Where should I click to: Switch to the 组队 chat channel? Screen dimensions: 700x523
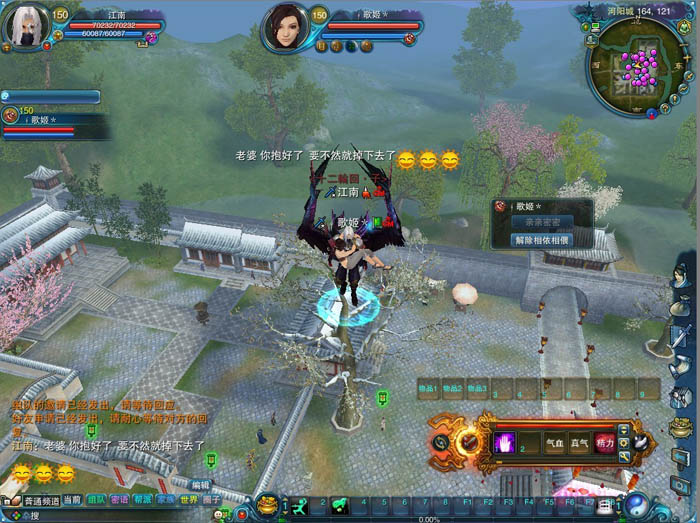click(x=97, y=499)
